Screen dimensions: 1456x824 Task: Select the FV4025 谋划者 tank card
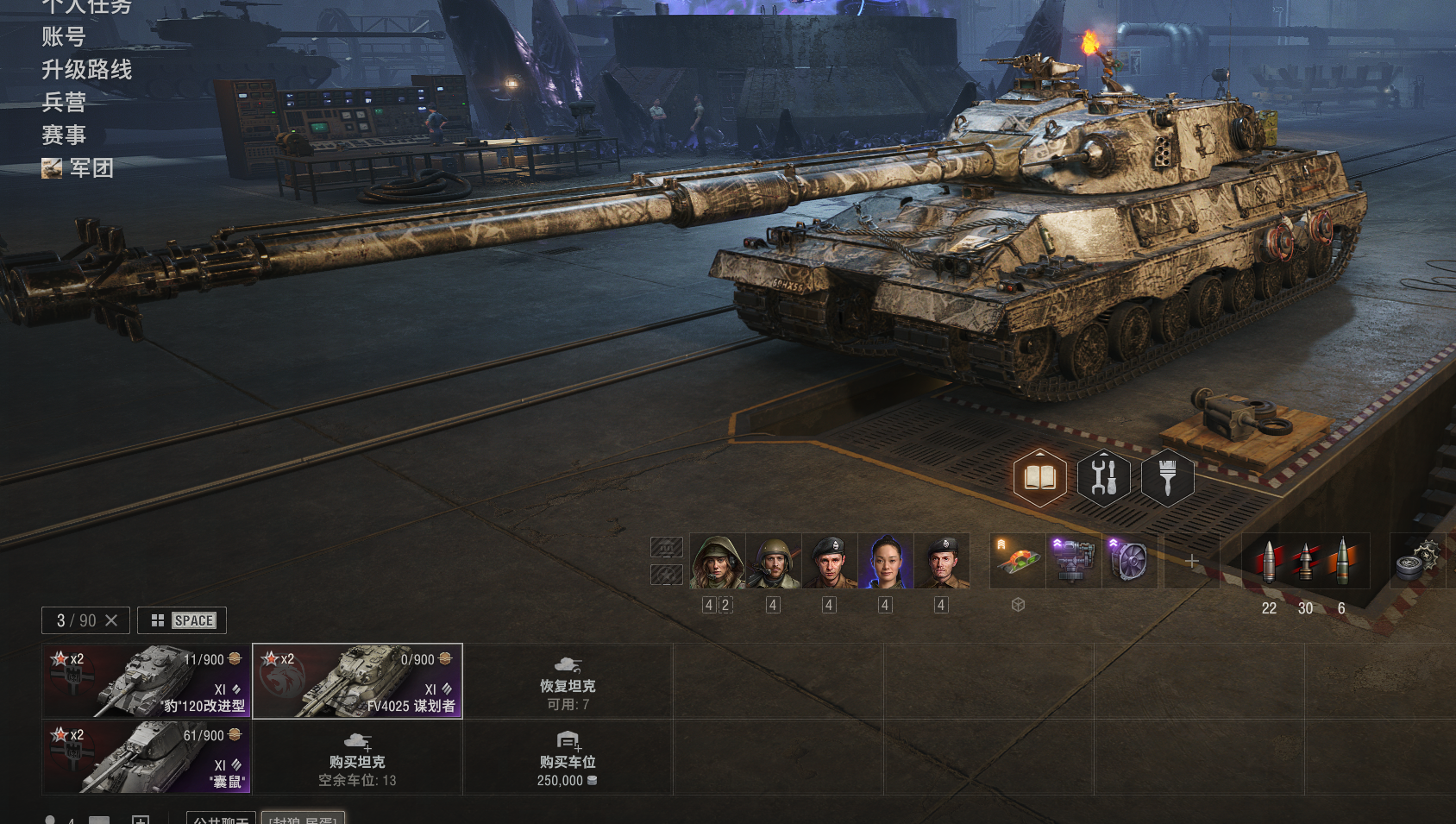click(357, 681)
